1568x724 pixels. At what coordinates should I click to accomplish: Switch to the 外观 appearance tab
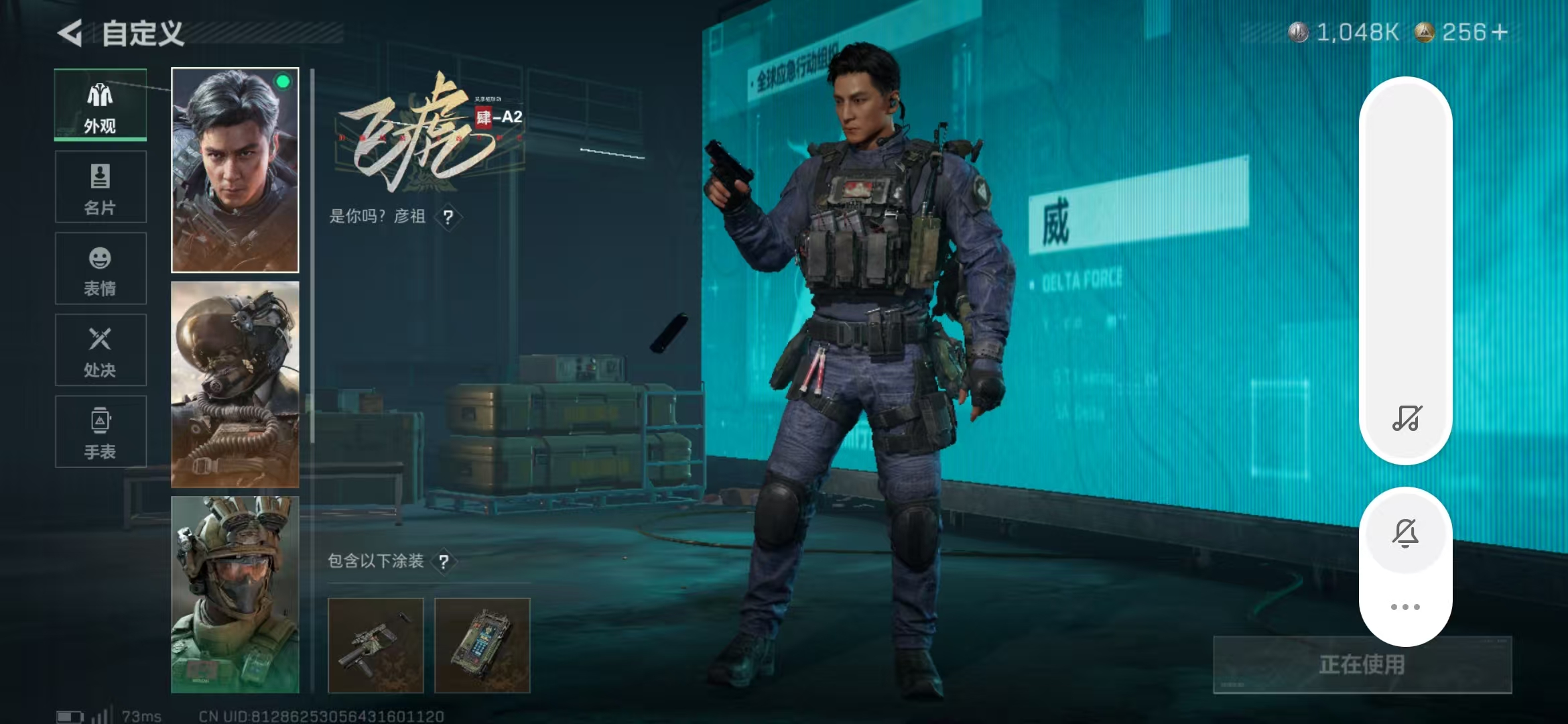pyautogui.click(x=100, y=104)
